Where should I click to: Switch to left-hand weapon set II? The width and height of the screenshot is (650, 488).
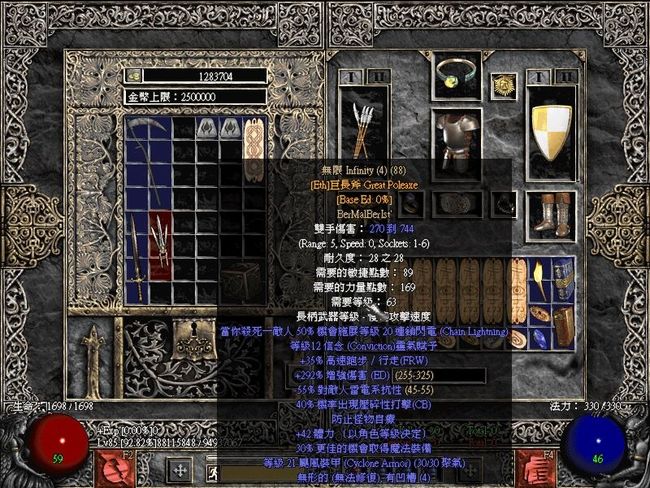378,76
